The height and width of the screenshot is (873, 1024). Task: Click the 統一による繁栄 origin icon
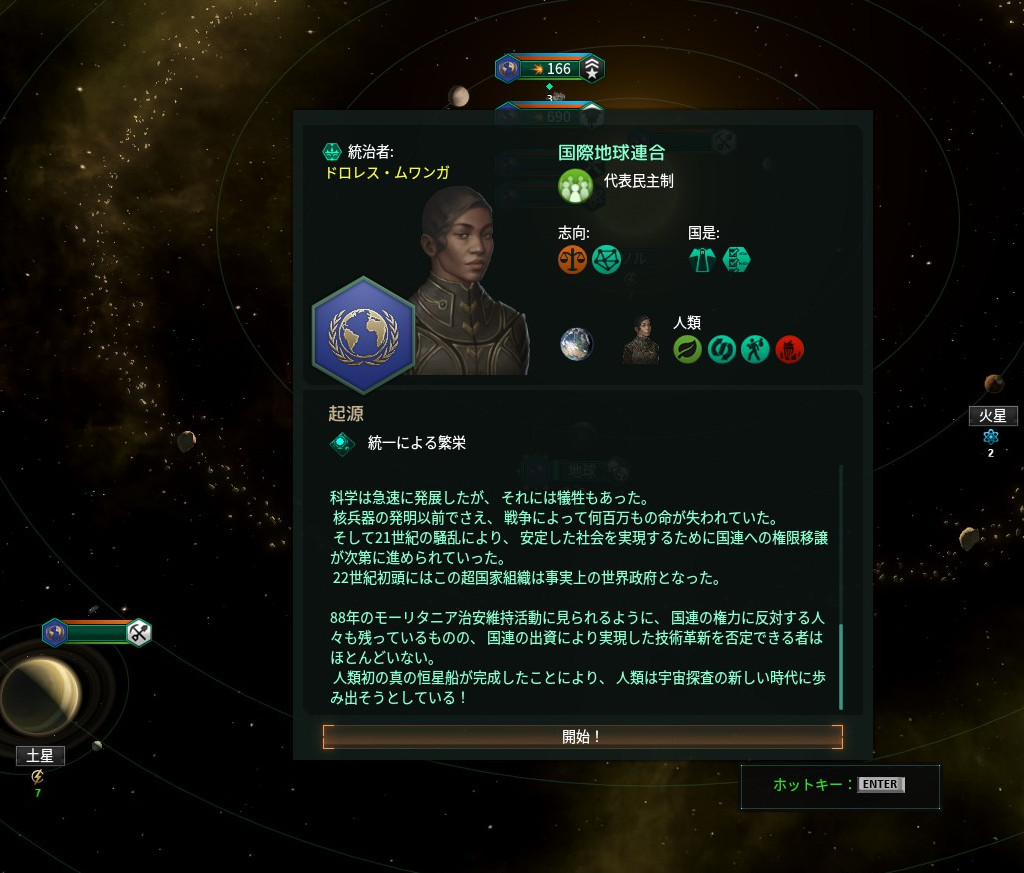point(342,443)
